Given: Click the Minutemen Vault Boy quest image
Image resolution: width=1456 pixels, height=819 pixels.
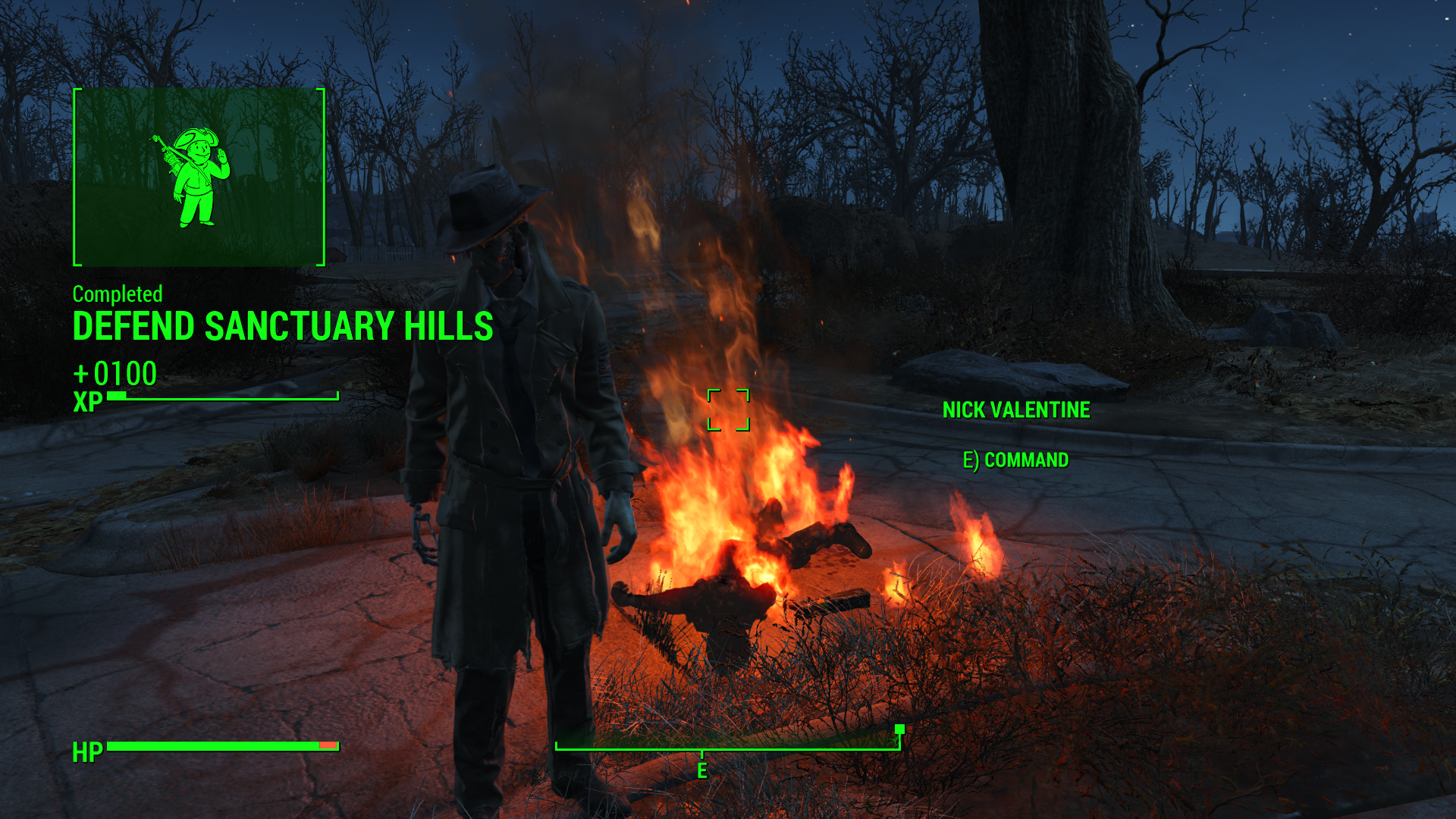Looking at the screenshot, I should pyautogui.click(x=199, y=177).
